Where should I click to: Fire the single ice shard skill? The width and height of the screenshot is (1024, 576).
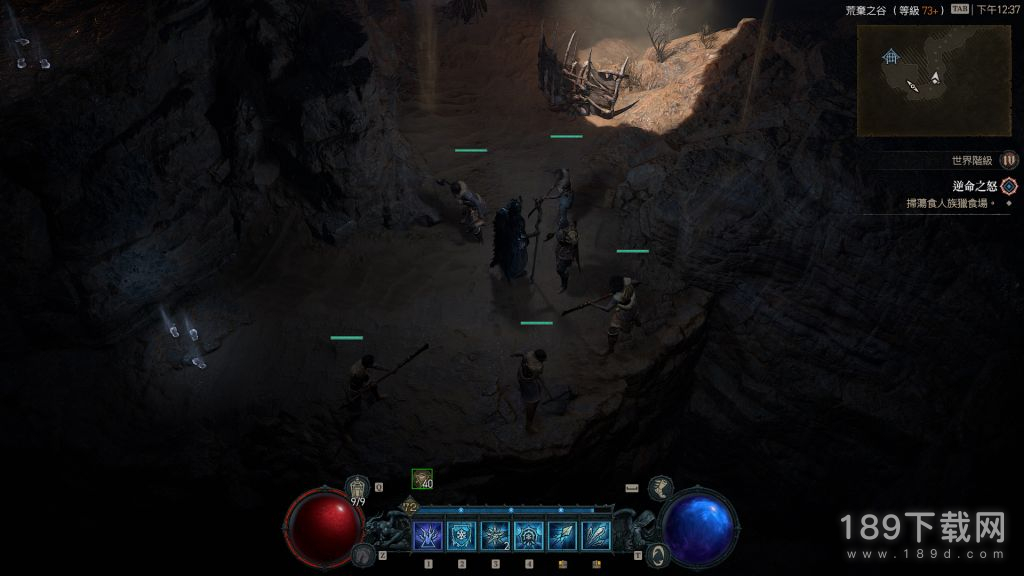point(563,536)
